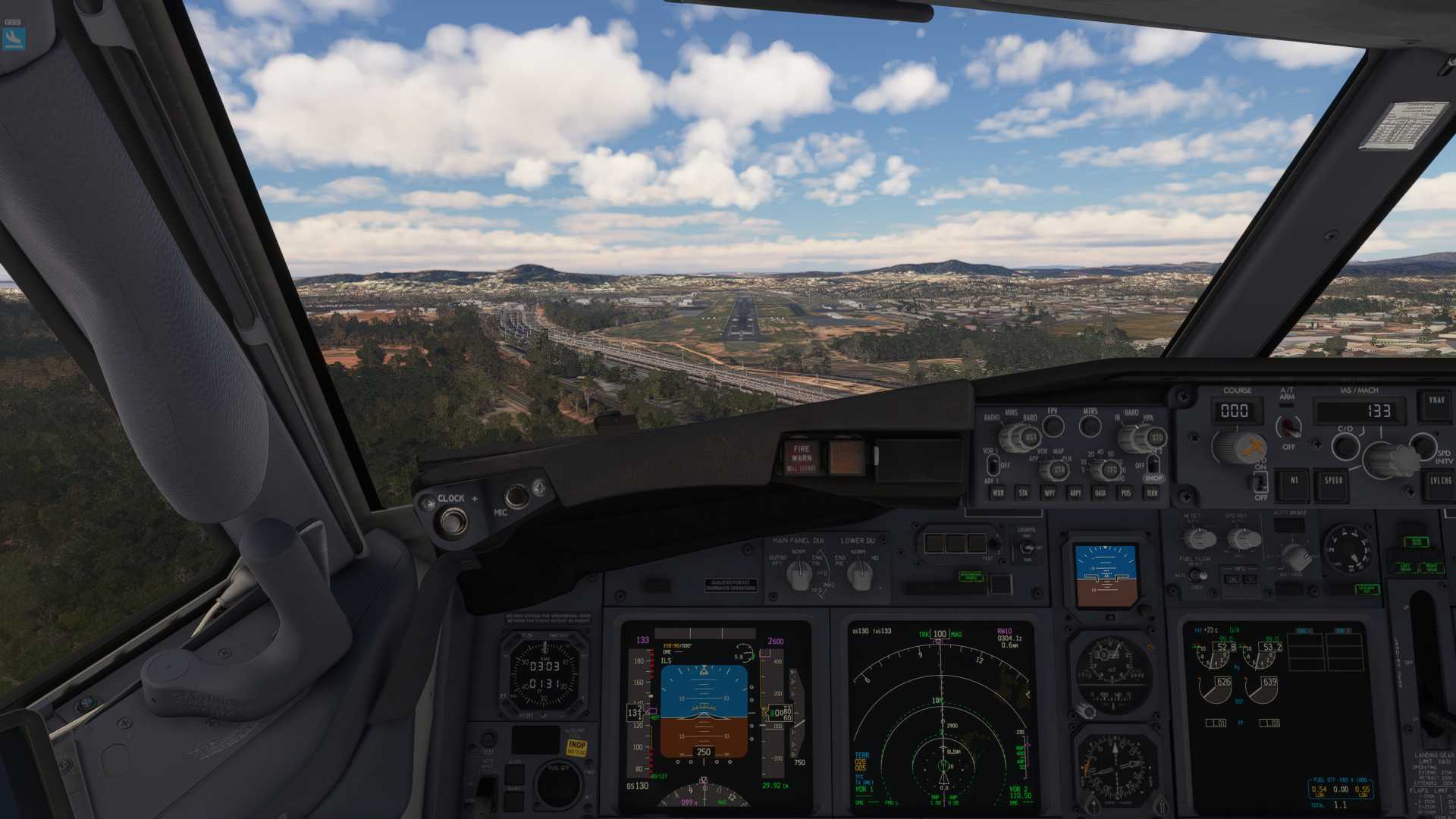Click the C/O changeover button

tap(1345, 446)
